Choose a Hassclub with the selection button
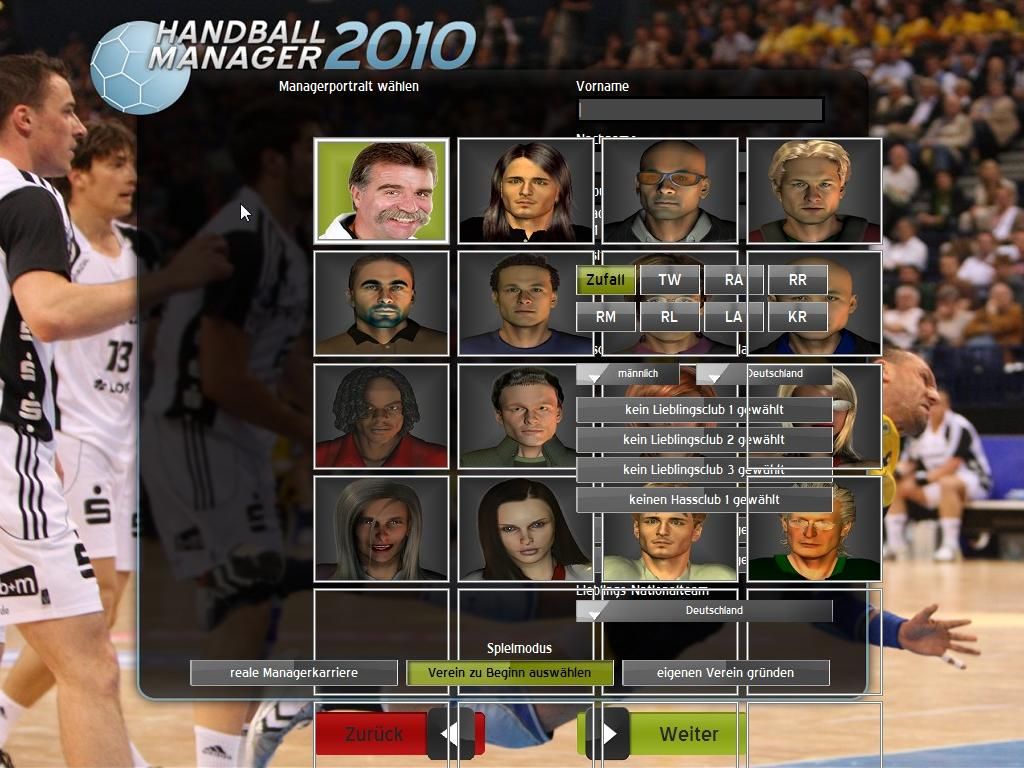This screenshot has height=768, width=1024. (703, 500)
